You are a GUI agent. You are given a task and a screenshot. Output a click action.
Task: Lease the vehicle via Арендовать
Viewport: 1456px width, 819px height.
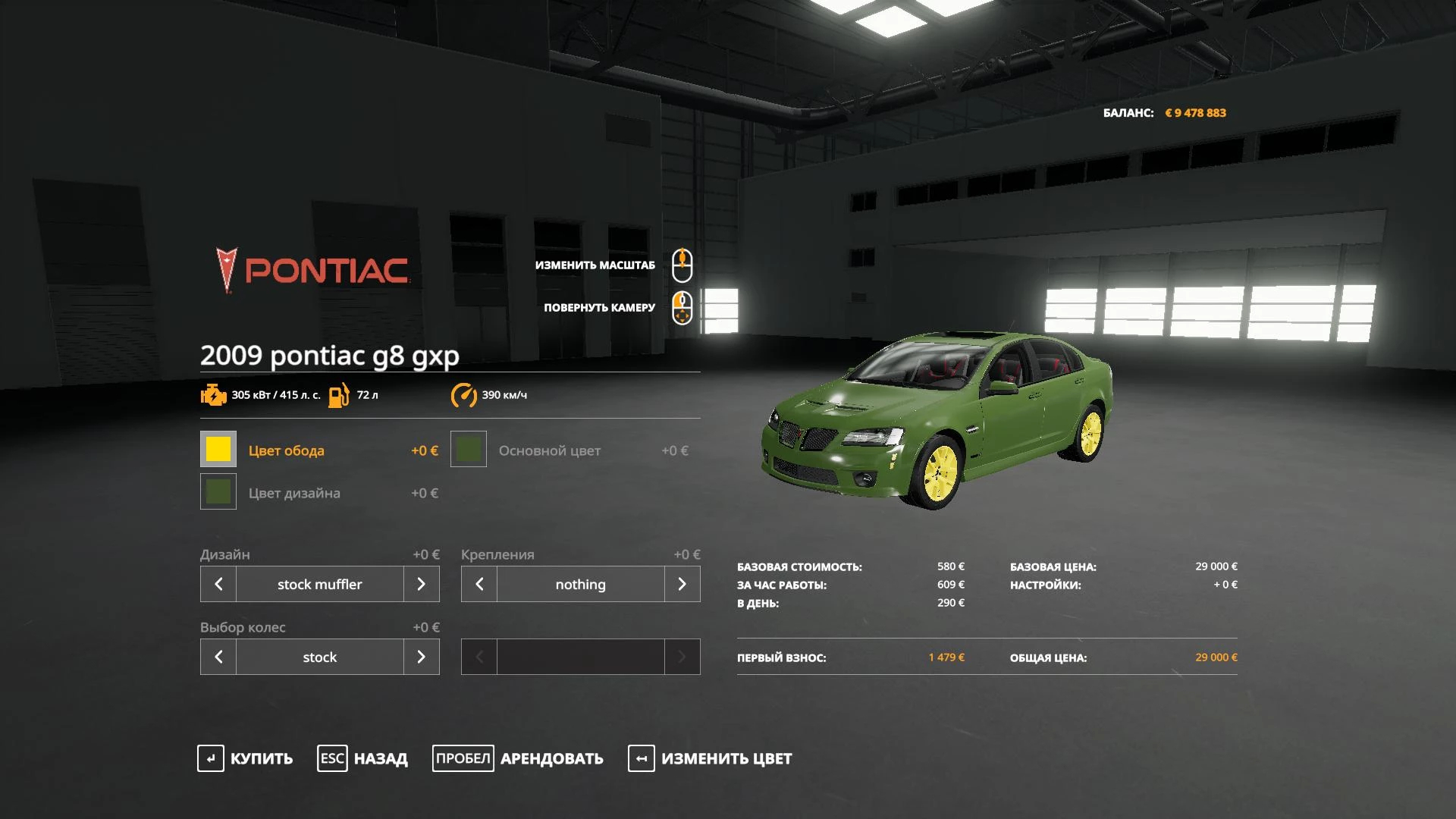tap(518, 758)
